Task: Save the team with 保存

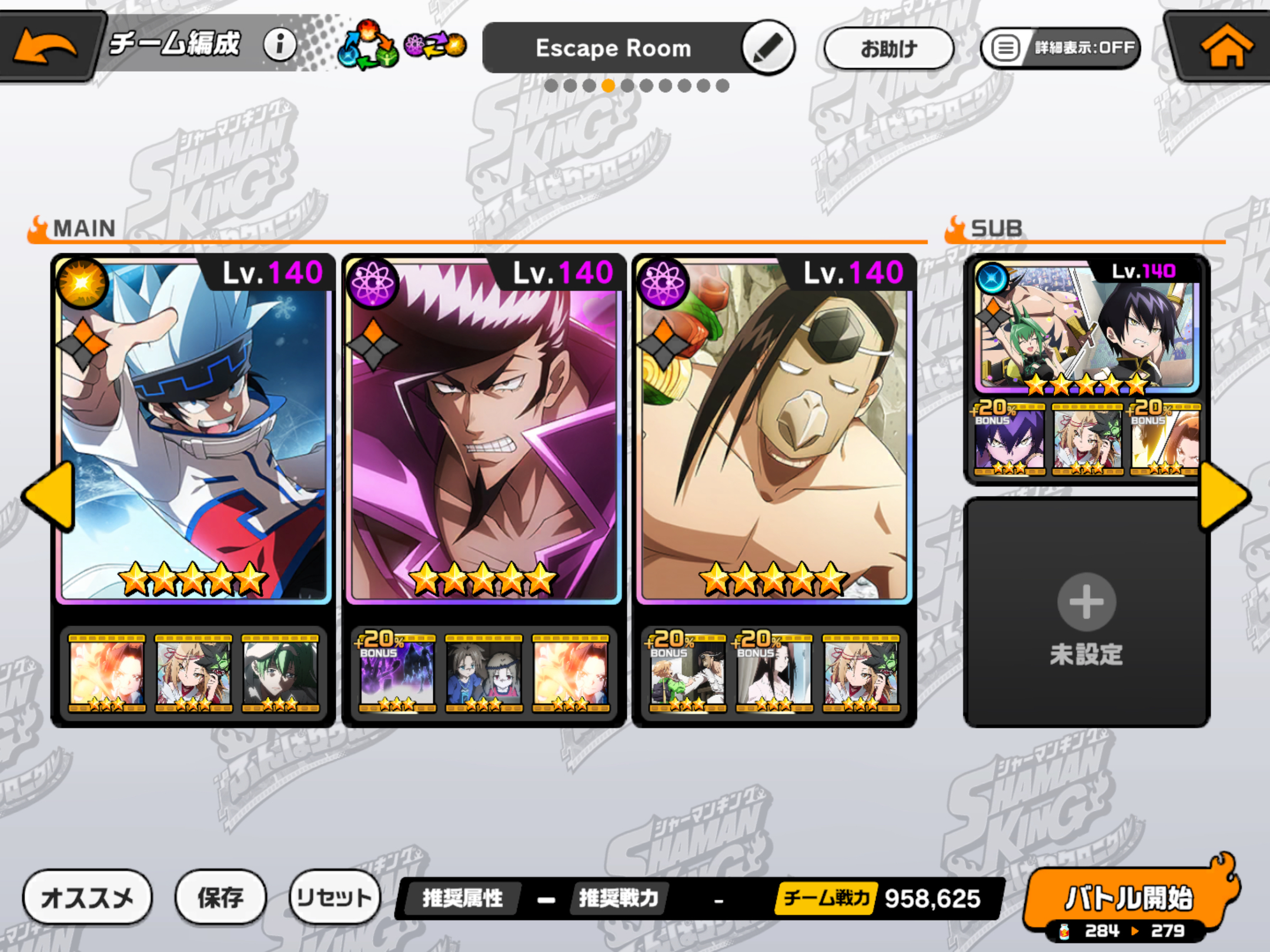Action: coord(220,897)
